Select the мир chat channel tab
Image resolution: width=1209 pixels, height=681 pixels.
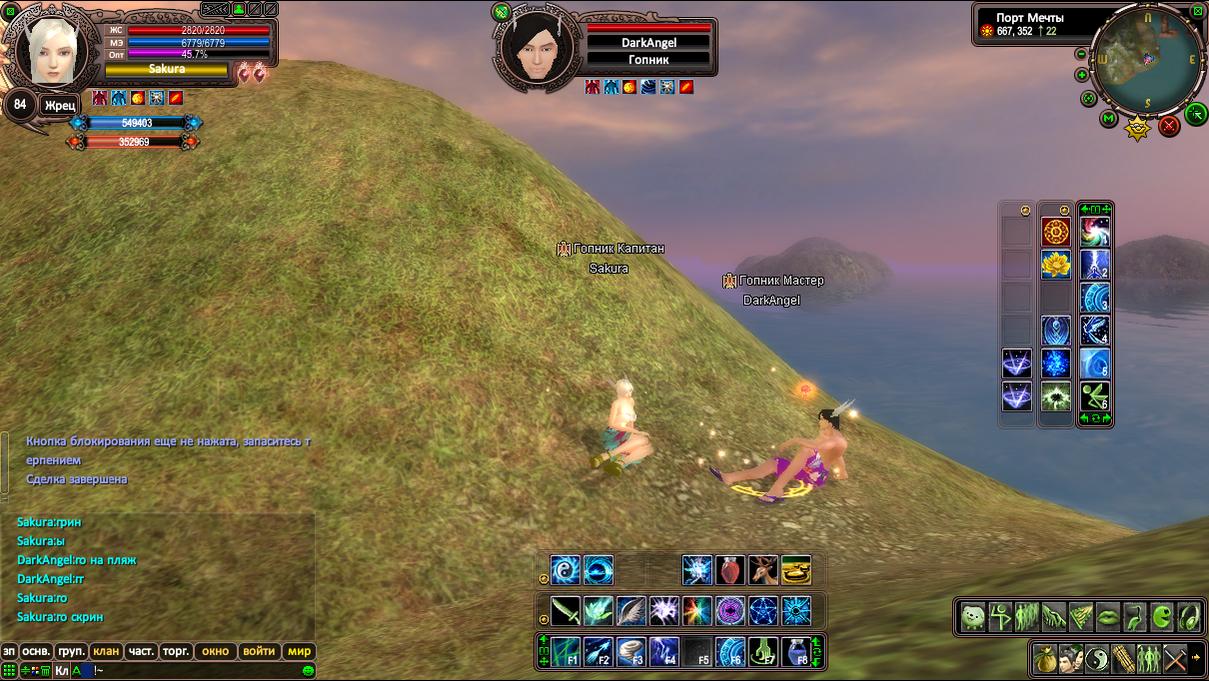299,651
